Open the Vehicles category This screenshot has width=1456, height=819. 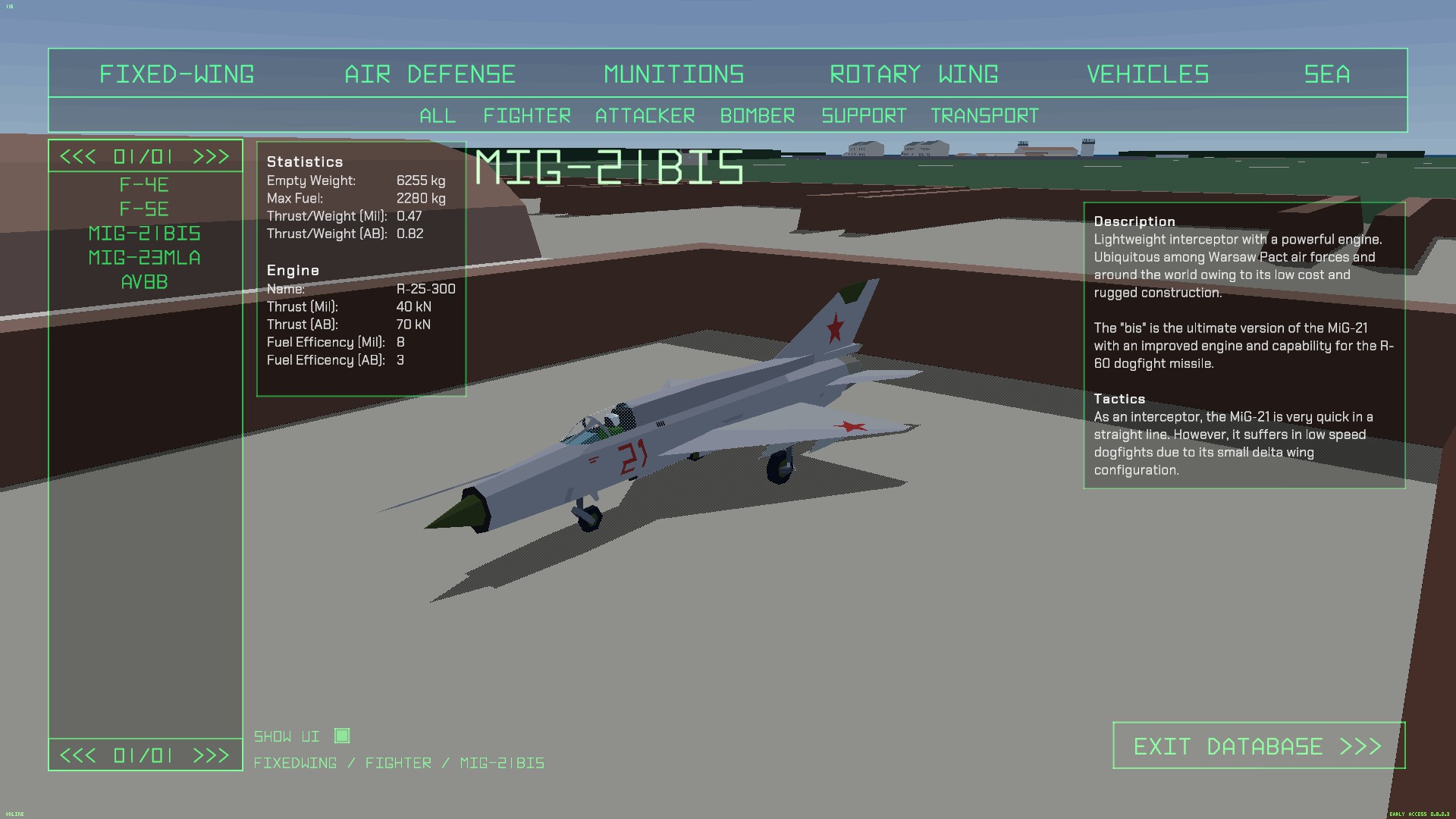point(1147,74)
